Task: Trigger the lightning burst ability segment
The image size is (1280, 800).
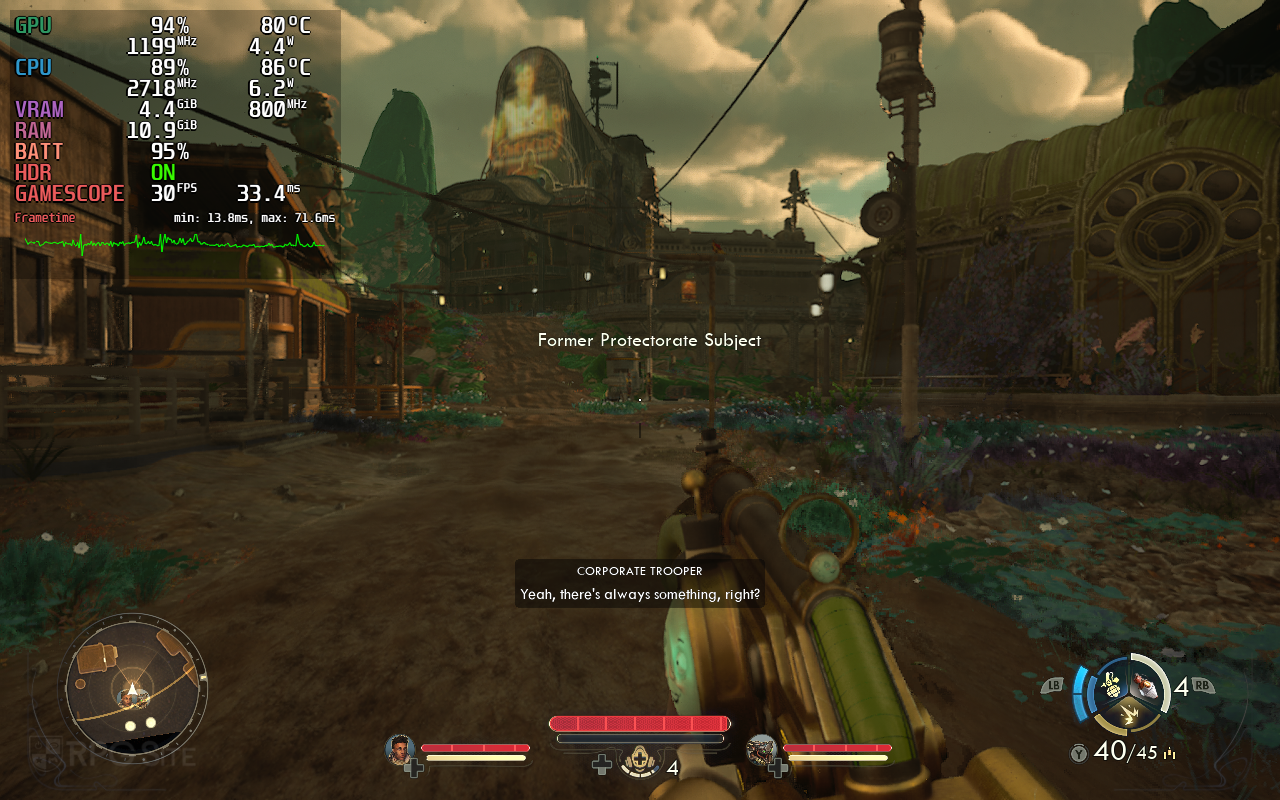Action: tap(1129, 714)
